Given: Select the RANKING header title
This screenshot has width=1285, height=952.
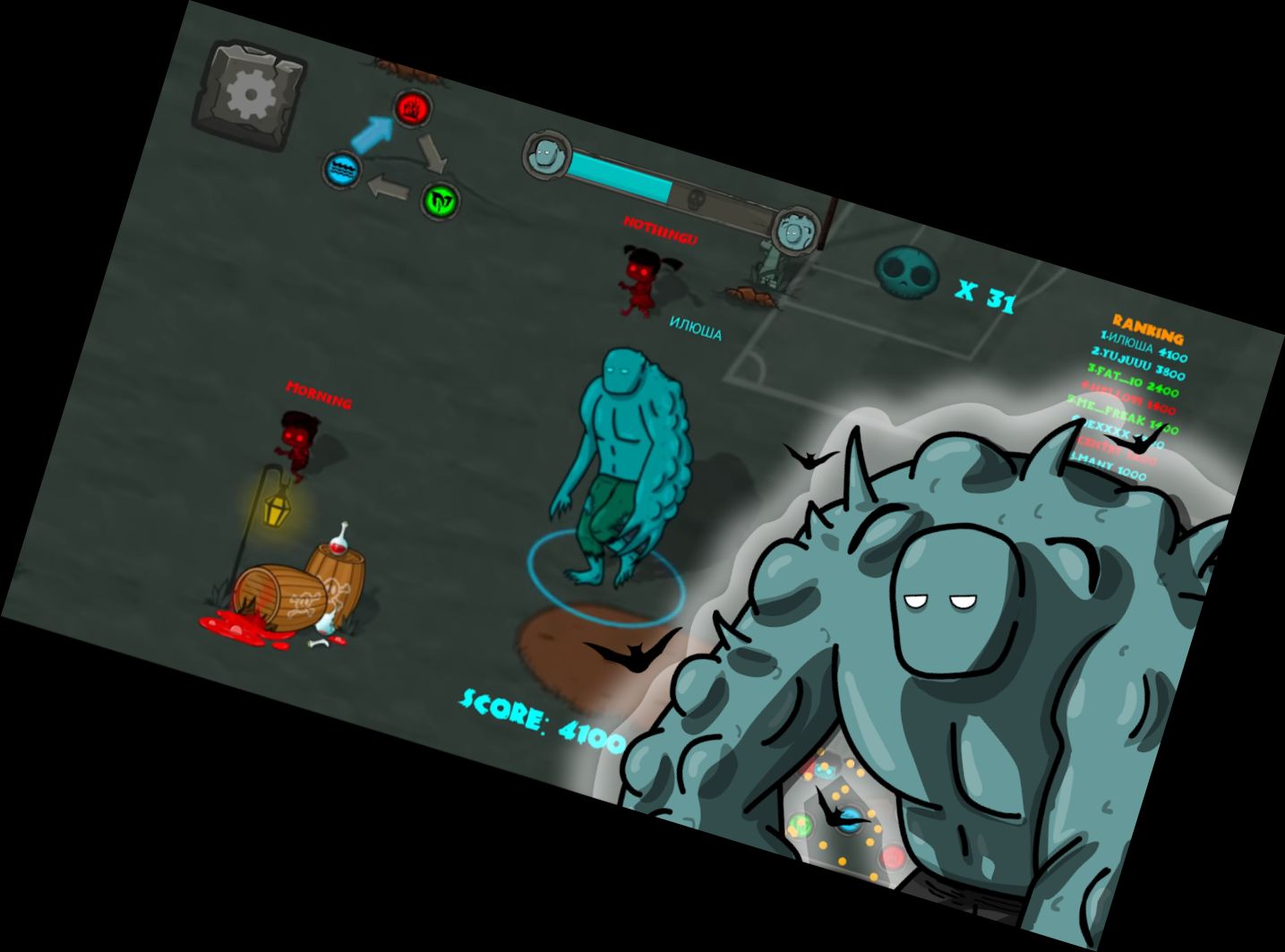Looking at the screenshot, I should pos(1149,328).
